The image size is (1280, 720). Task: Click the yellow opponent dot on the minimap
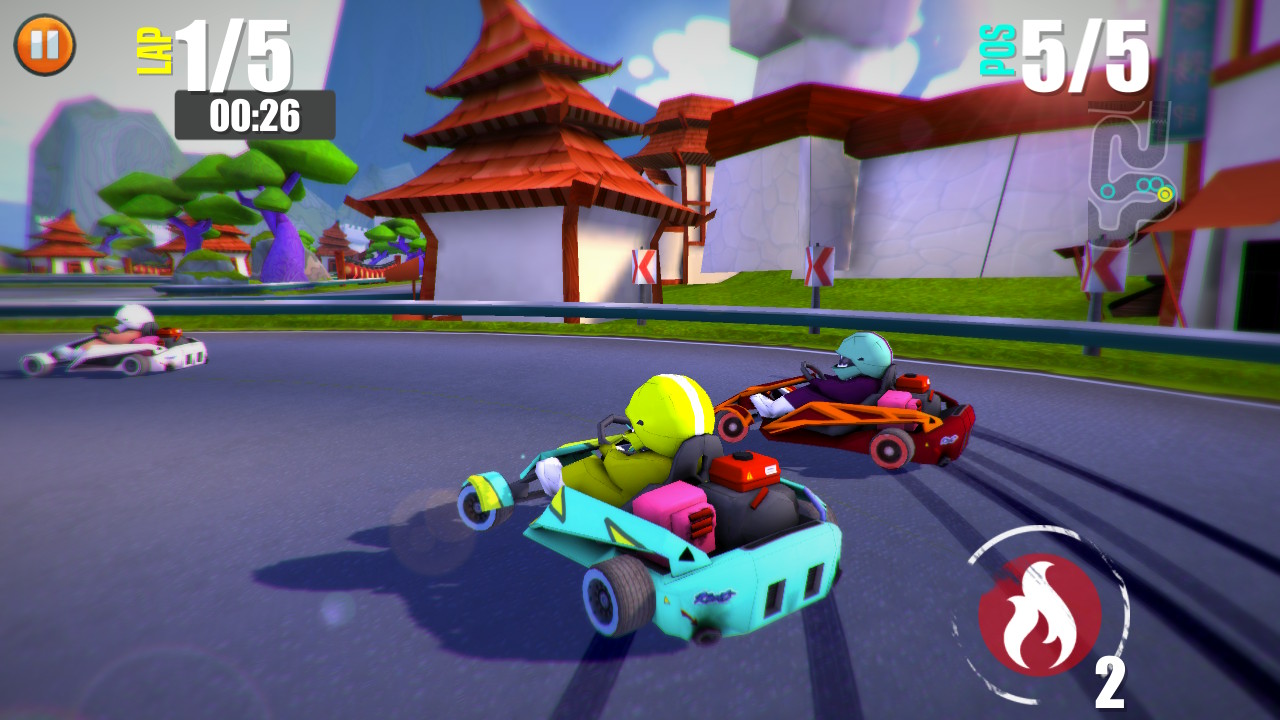point(1165,194)
